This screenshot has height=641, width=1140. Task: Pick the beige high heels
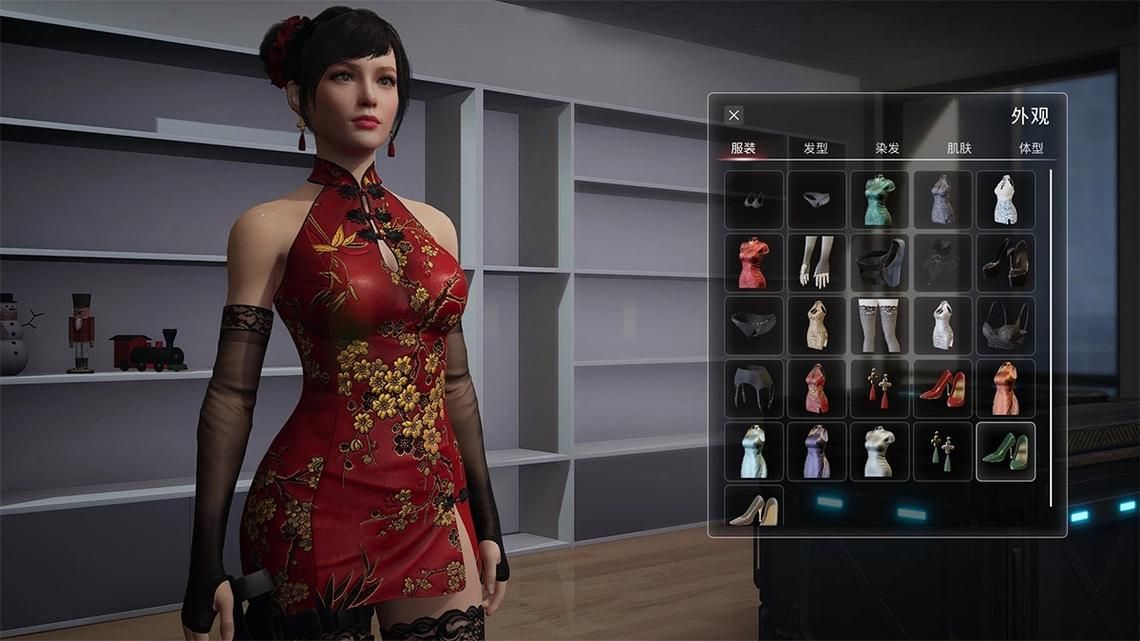(x=754, y=508)
